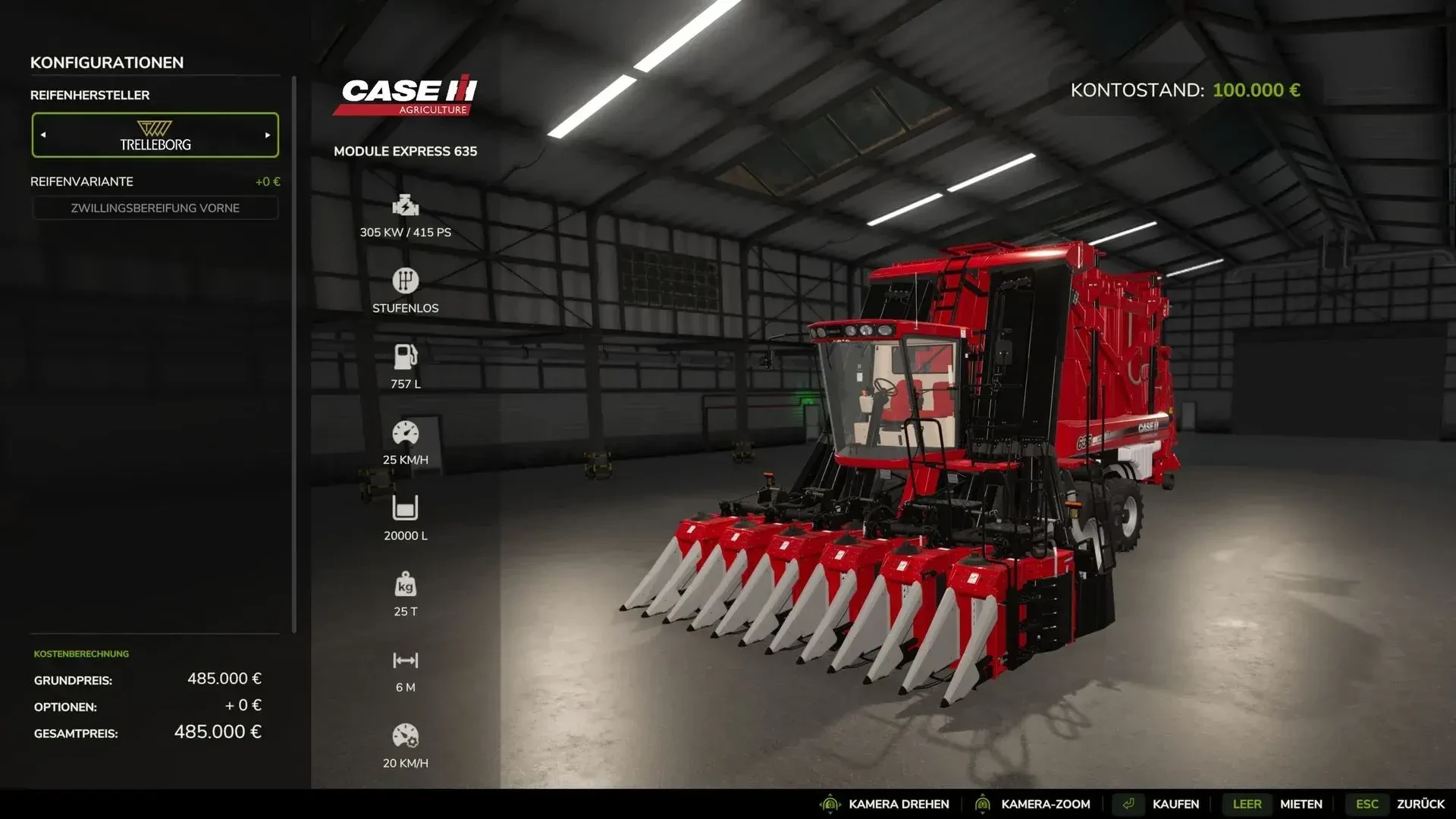Click the Case IH Agriculture logo
The width and height of the screenshot is (1456, 819).
pyautogui.click(x=405, y=96)
